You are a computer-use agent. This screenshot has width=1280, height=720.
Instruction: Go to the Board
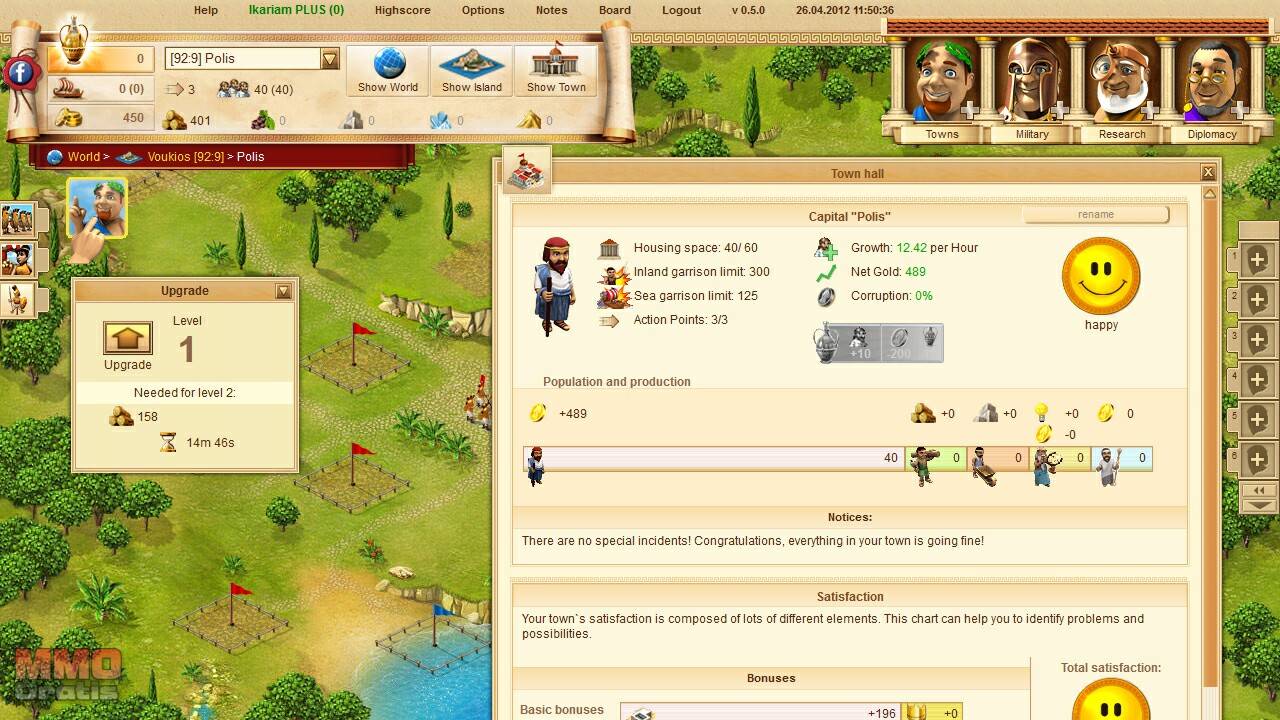(615, 10)
